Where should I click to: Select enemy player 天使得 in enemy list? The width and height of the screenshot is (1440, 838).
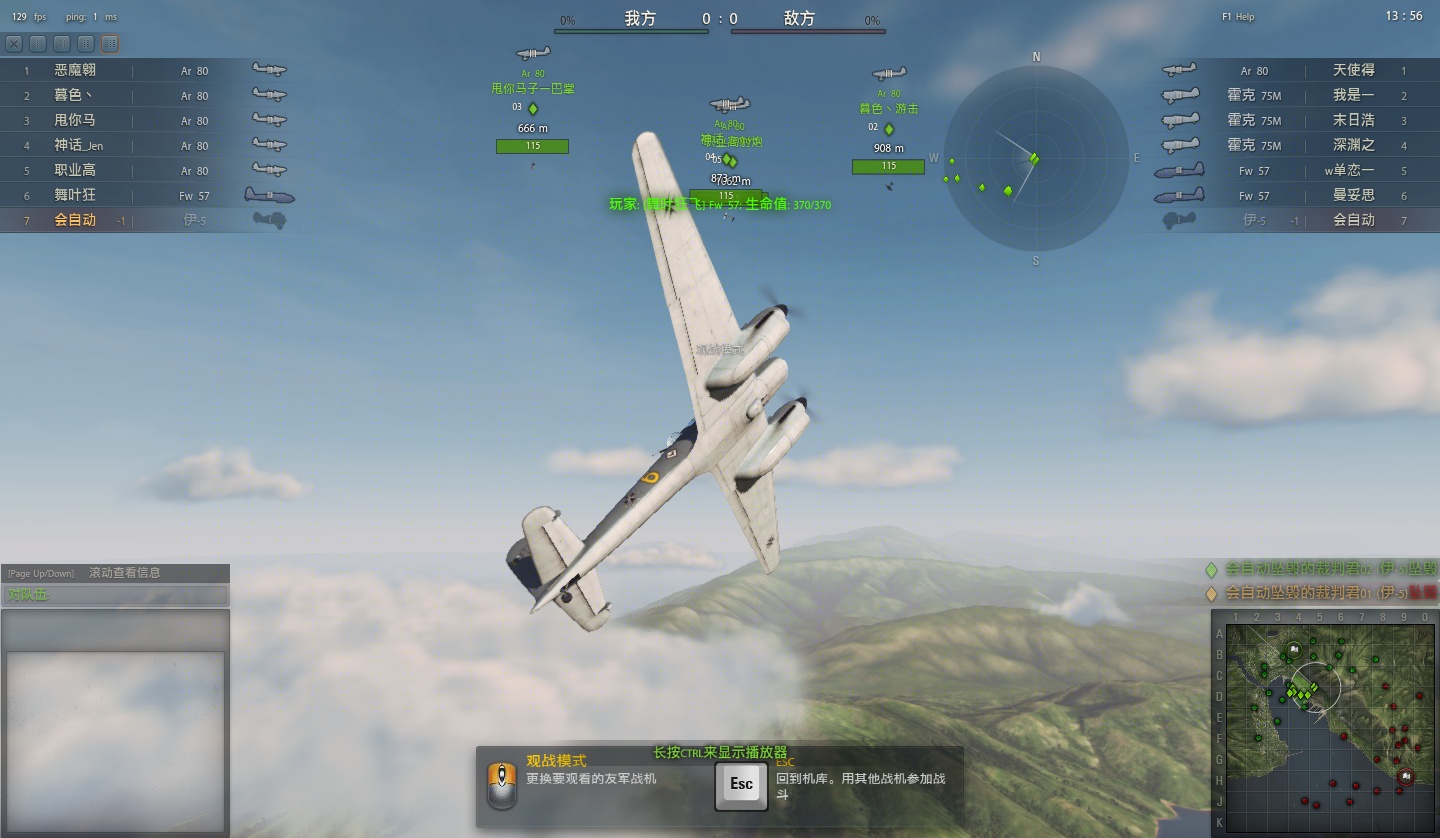[1353, 71]
